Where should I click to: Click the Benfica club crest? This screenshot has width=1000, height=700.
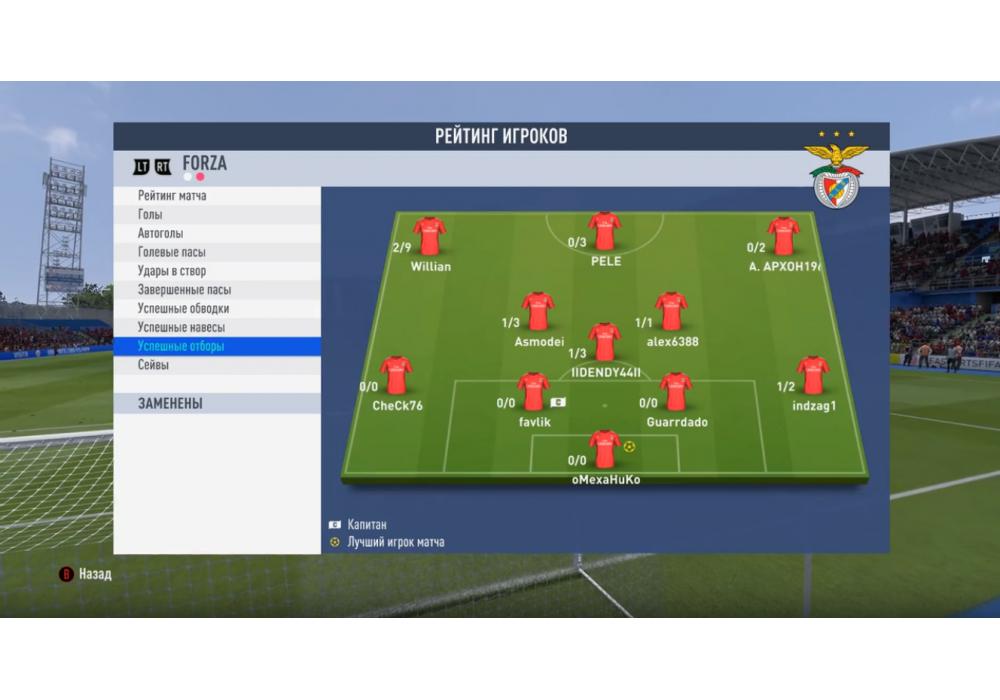tap(836, 176)
